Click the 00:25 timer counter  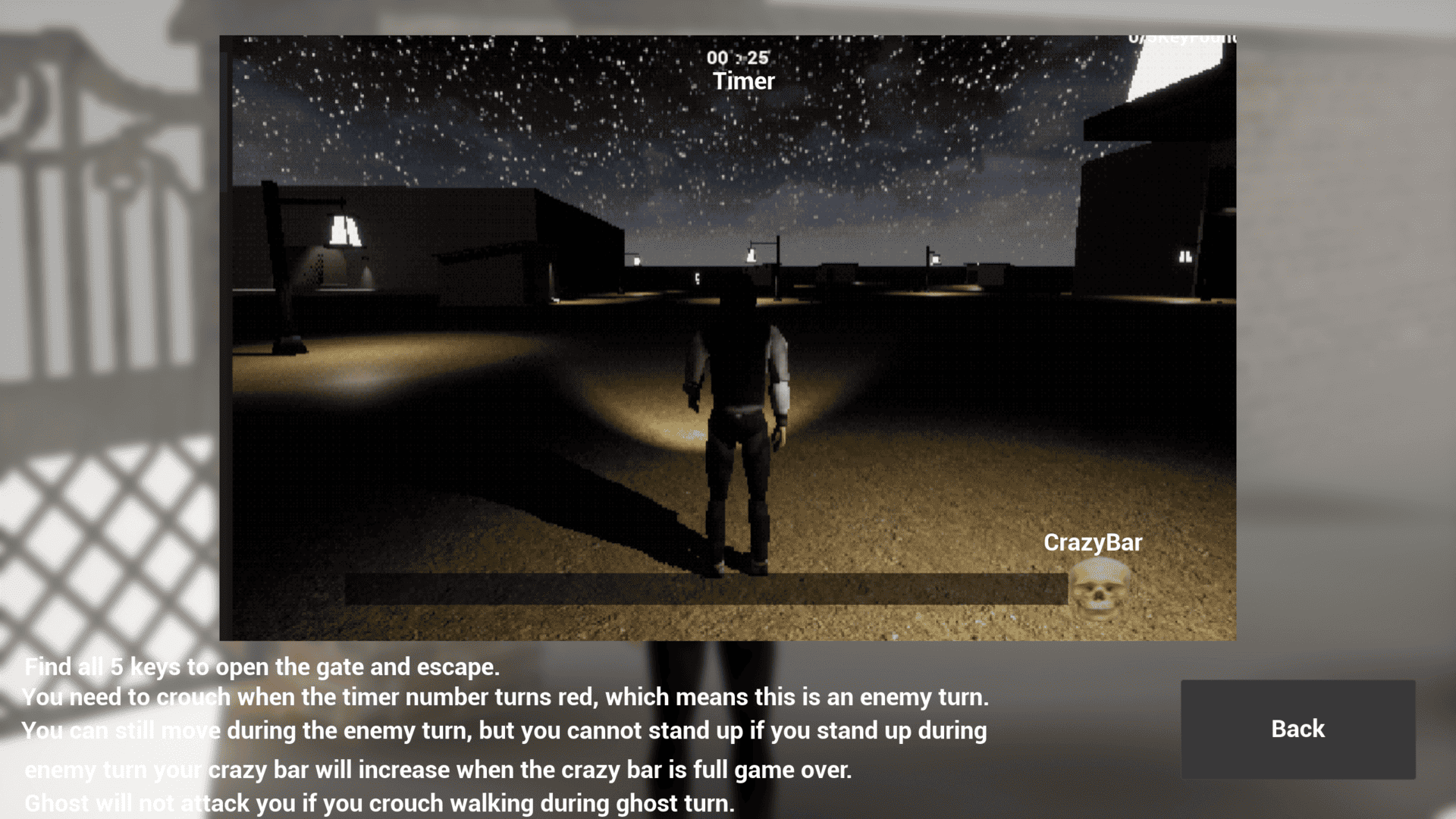pyautogui.click(x=738, y=58)
